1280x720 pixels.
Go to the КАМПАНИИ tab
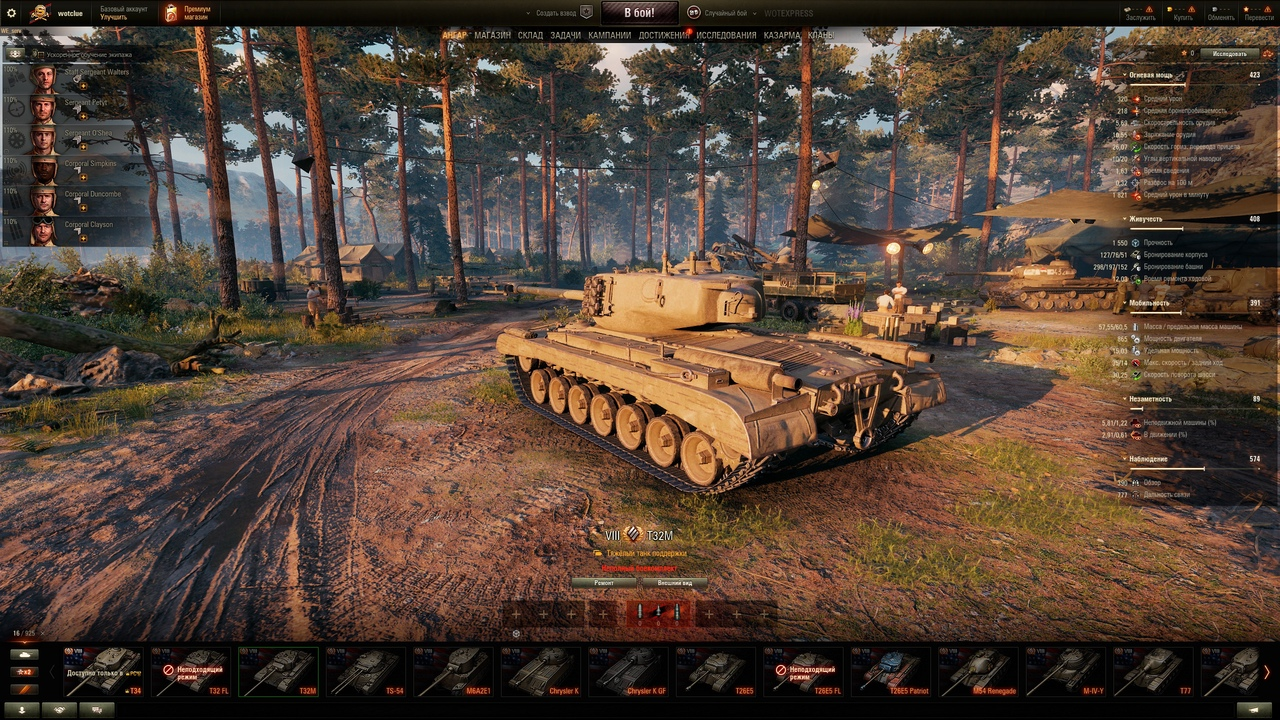click(x=609, y=35)
